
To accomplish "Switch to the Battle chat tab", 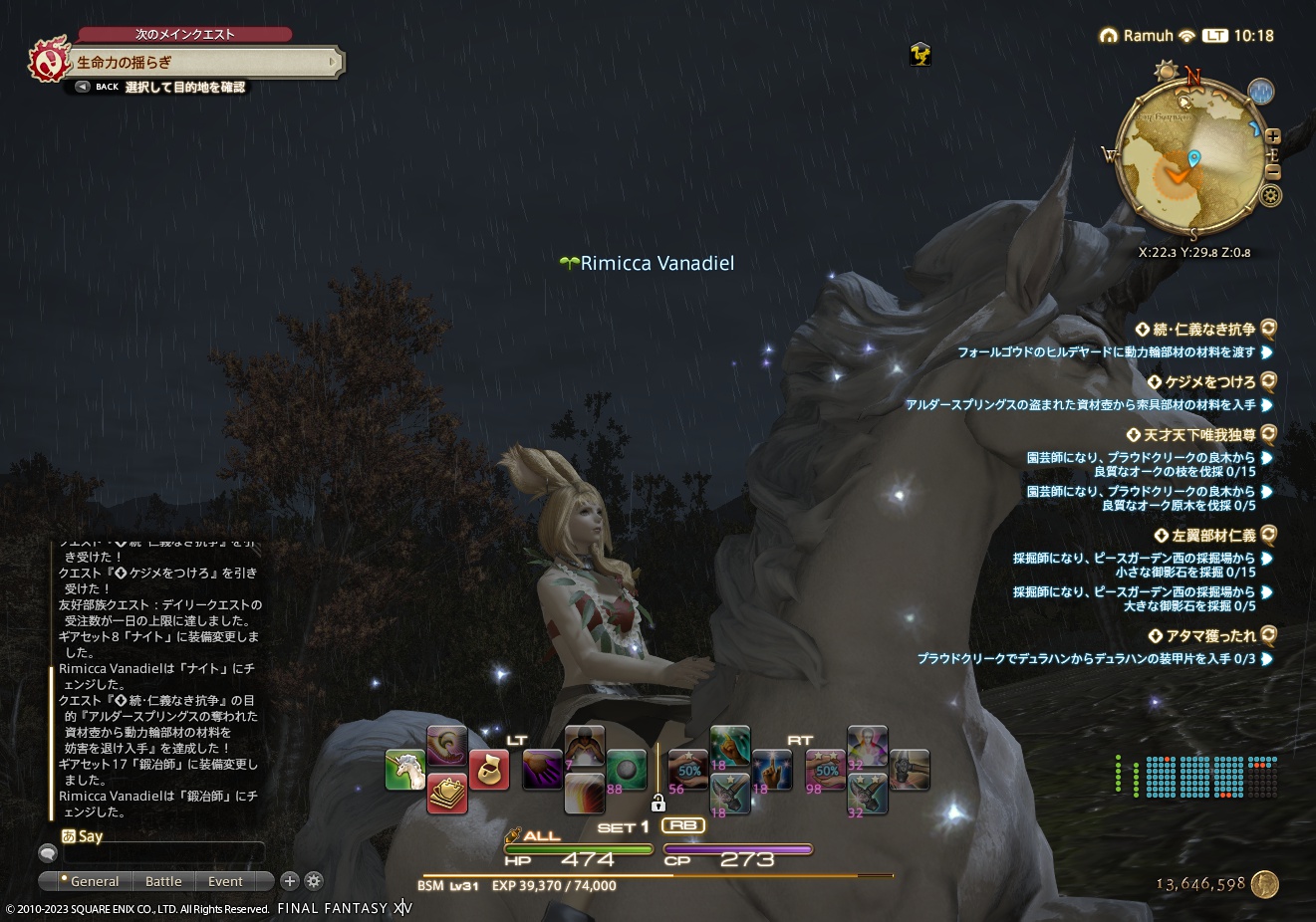I will [x=163, y=881].
